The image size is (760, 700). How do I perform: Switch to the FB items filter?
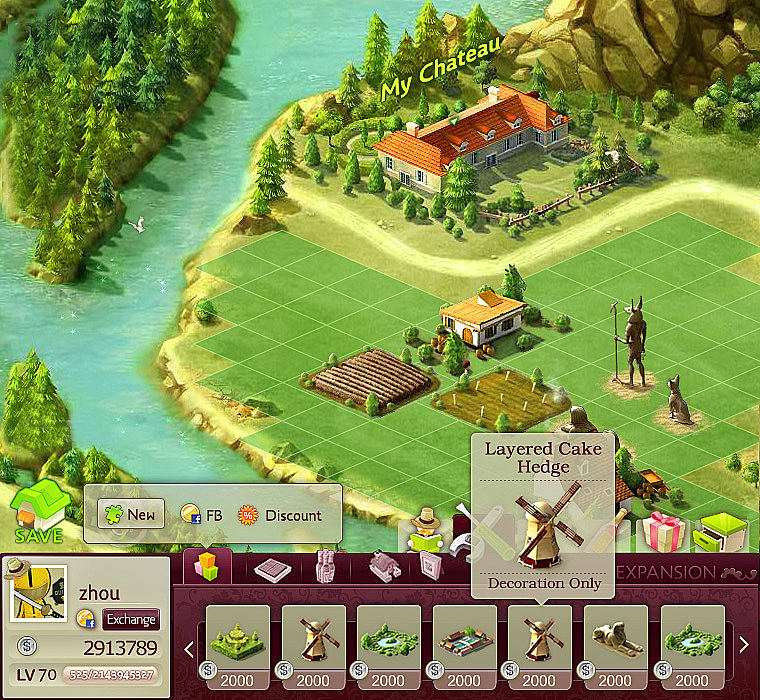pos(201,515)
